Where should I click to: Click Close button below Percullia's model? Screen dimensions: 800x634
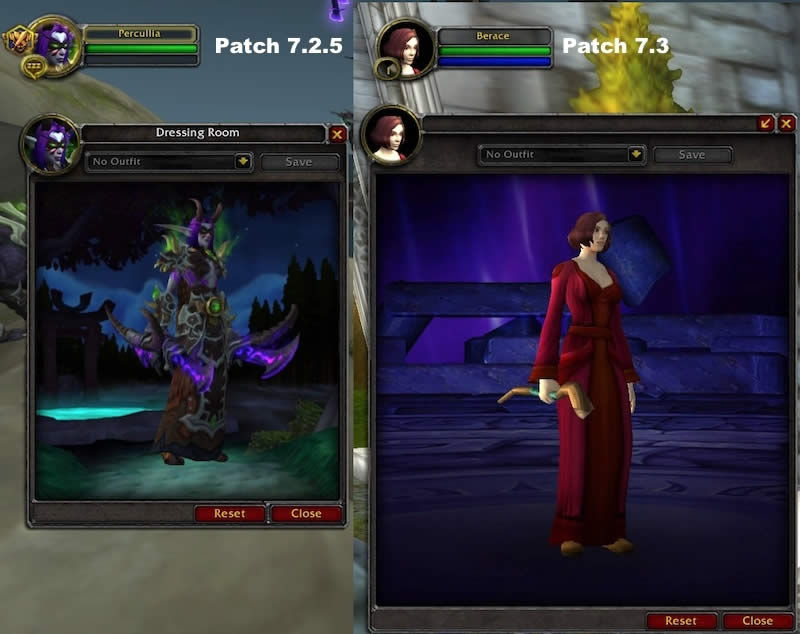(x=306, y=513)
